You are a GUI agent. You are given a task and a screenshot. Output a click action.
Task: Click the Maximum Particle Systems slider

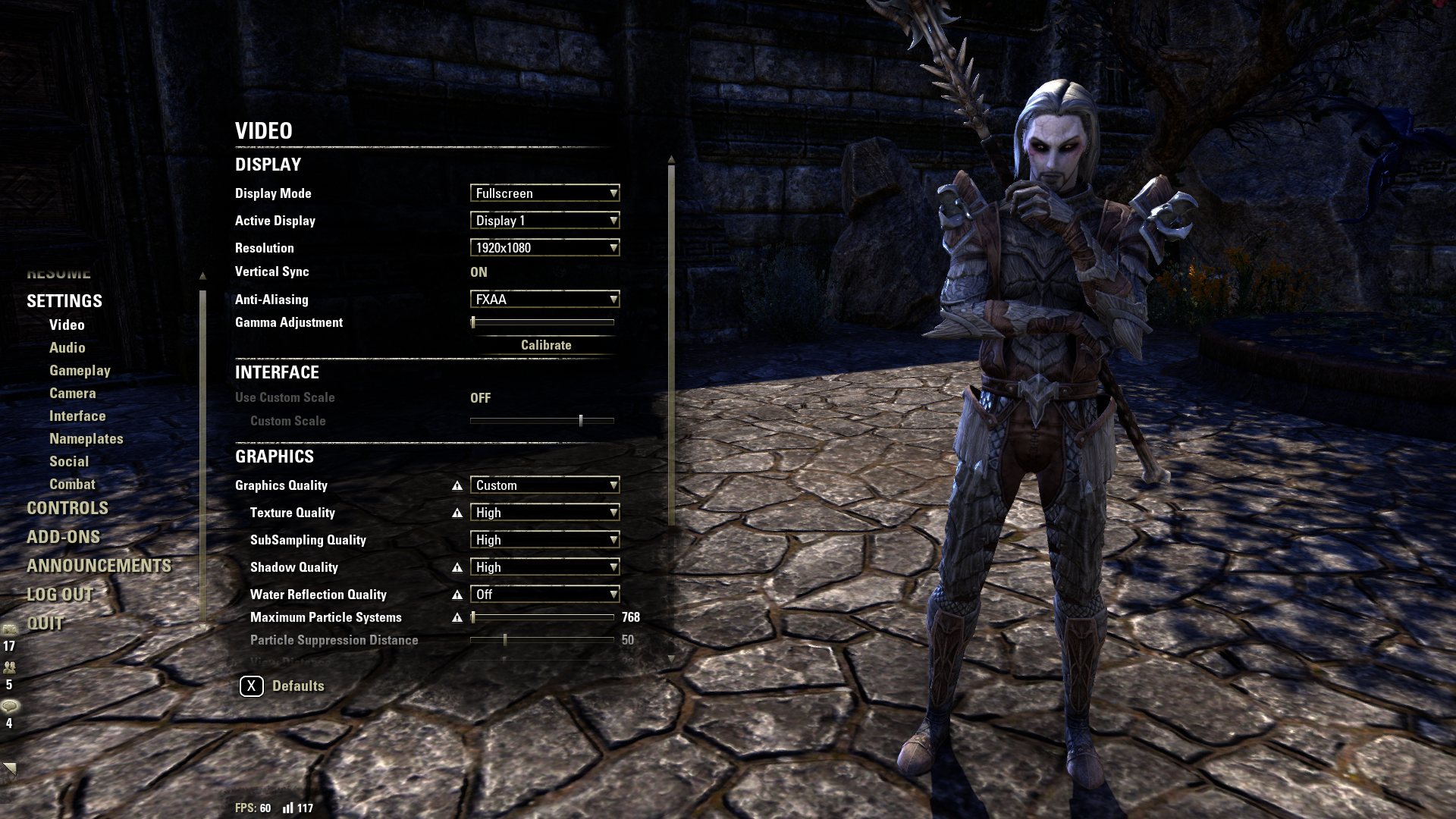tap(542, 617)
